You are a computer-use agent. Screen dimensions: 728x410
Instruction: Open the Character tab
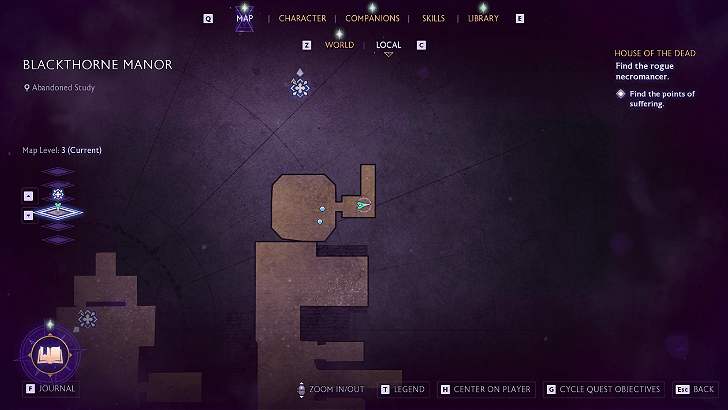pos(302,19)
